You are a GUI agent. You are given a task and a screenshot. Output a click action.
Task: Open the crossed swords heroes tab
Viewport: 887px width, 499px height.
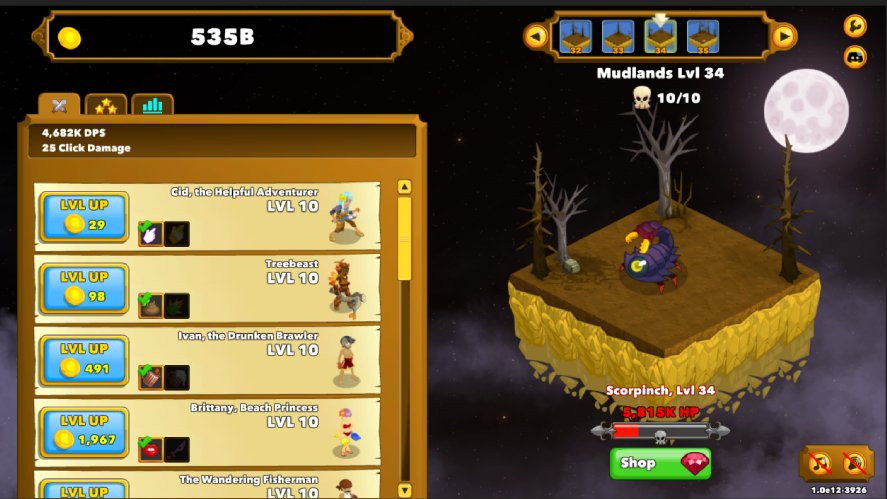click(60, 105)
